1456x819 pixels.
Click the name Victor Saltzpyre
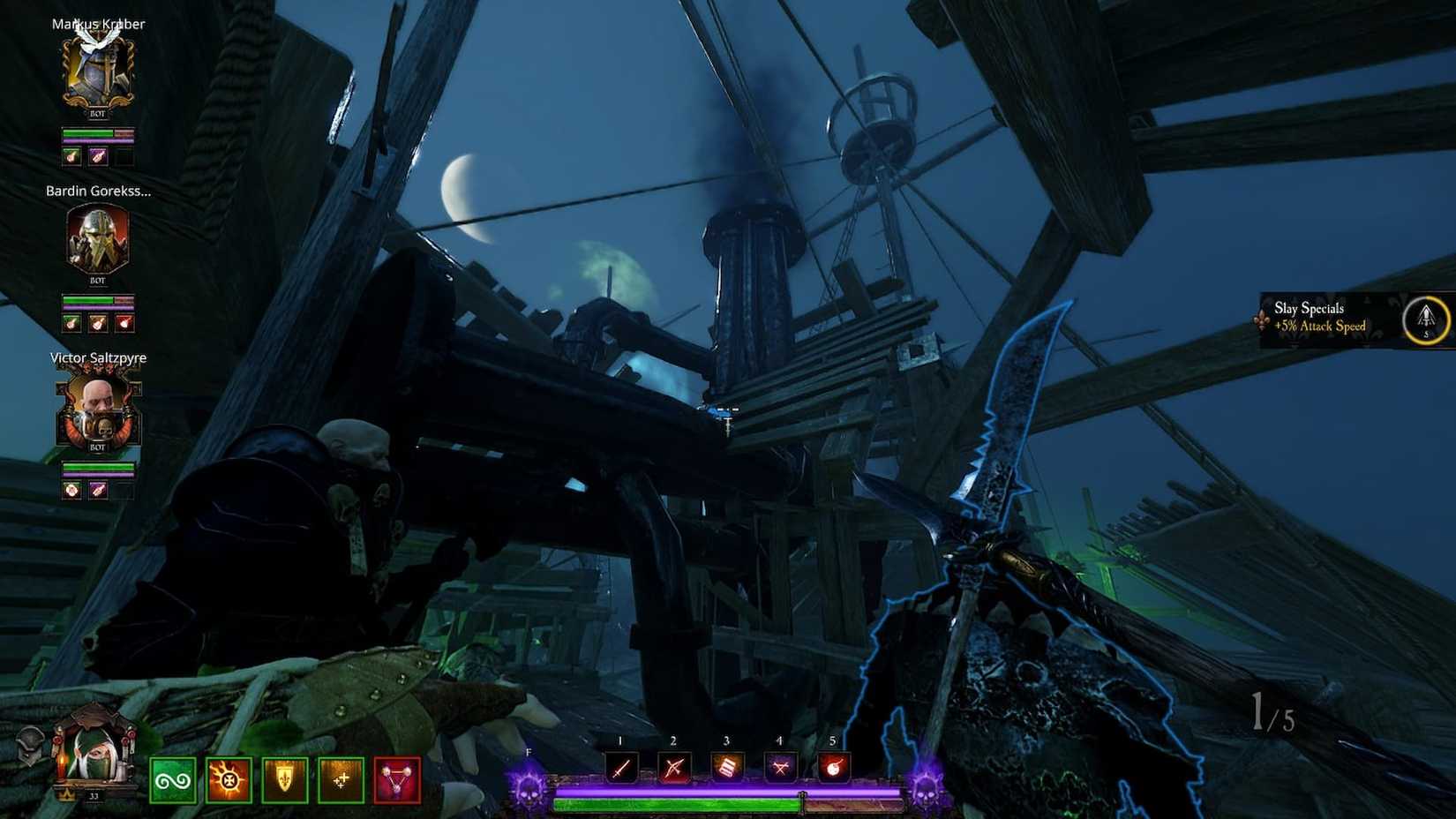click(99, 358)
